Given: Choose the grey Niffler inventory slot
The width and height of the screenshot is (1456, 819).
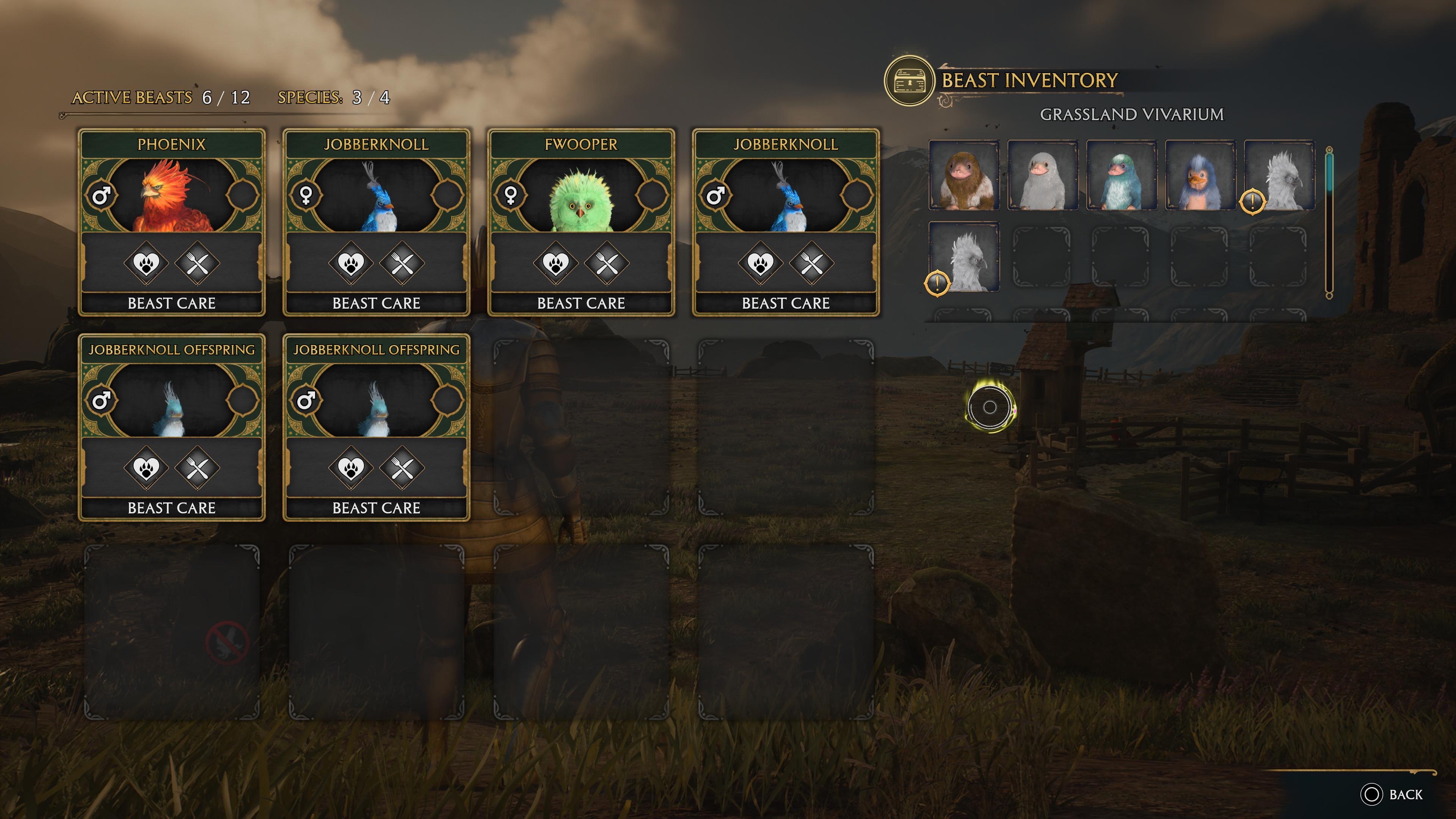Looking at the screenshot, I should tap(1043, 176).
